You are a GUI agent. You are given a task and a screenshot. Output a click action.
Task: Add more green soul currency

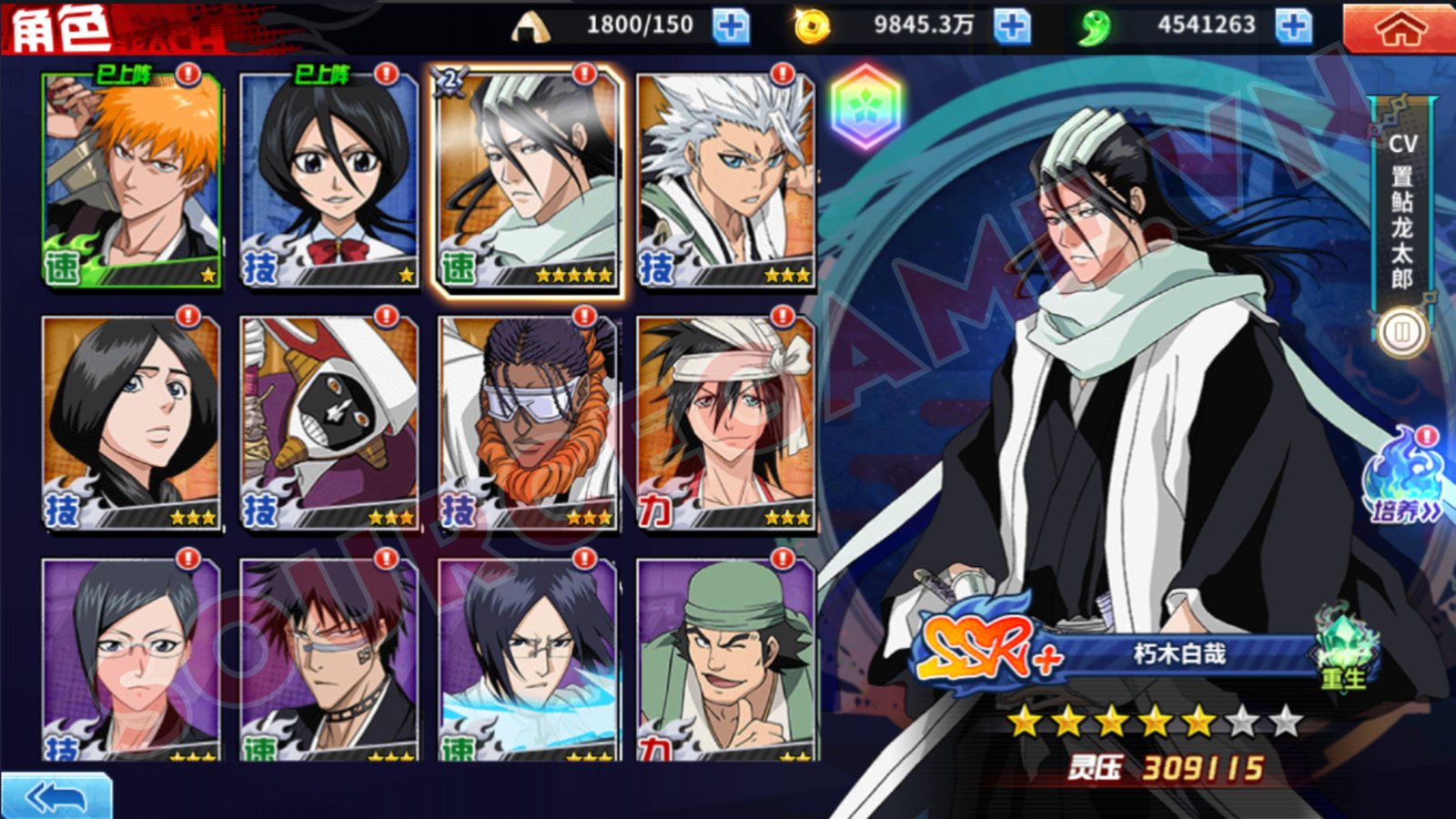click(1292, 26)
